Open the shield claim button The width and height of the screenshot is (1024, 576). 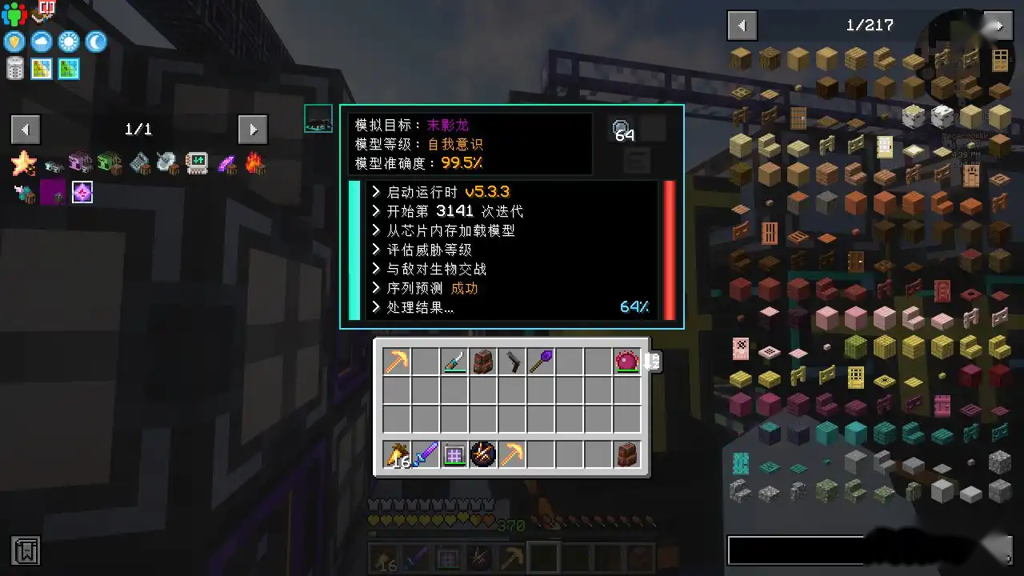pyautogui.click(x=14, y=42)
